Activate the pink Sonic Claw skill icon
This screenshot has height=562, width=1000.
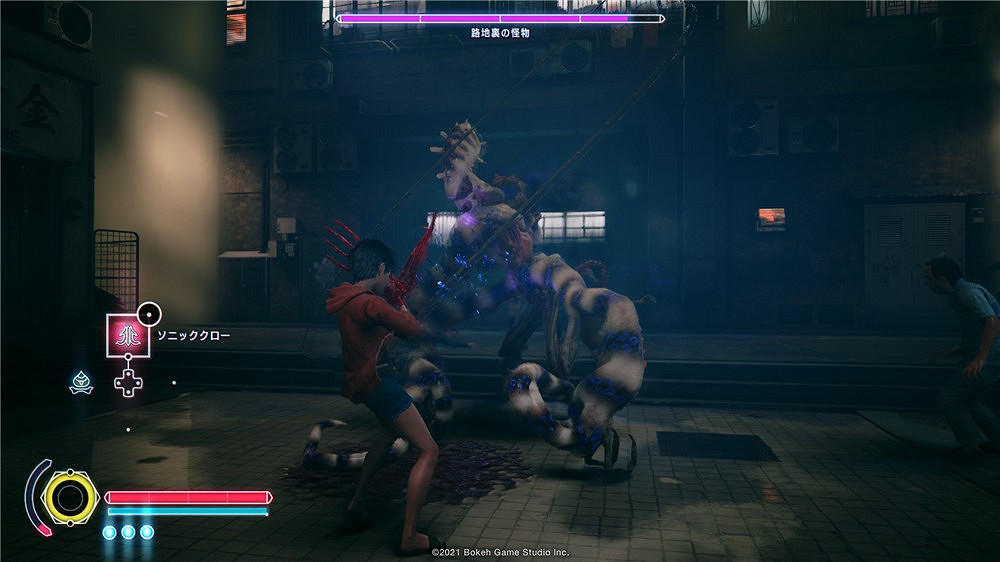click(127, 336)
